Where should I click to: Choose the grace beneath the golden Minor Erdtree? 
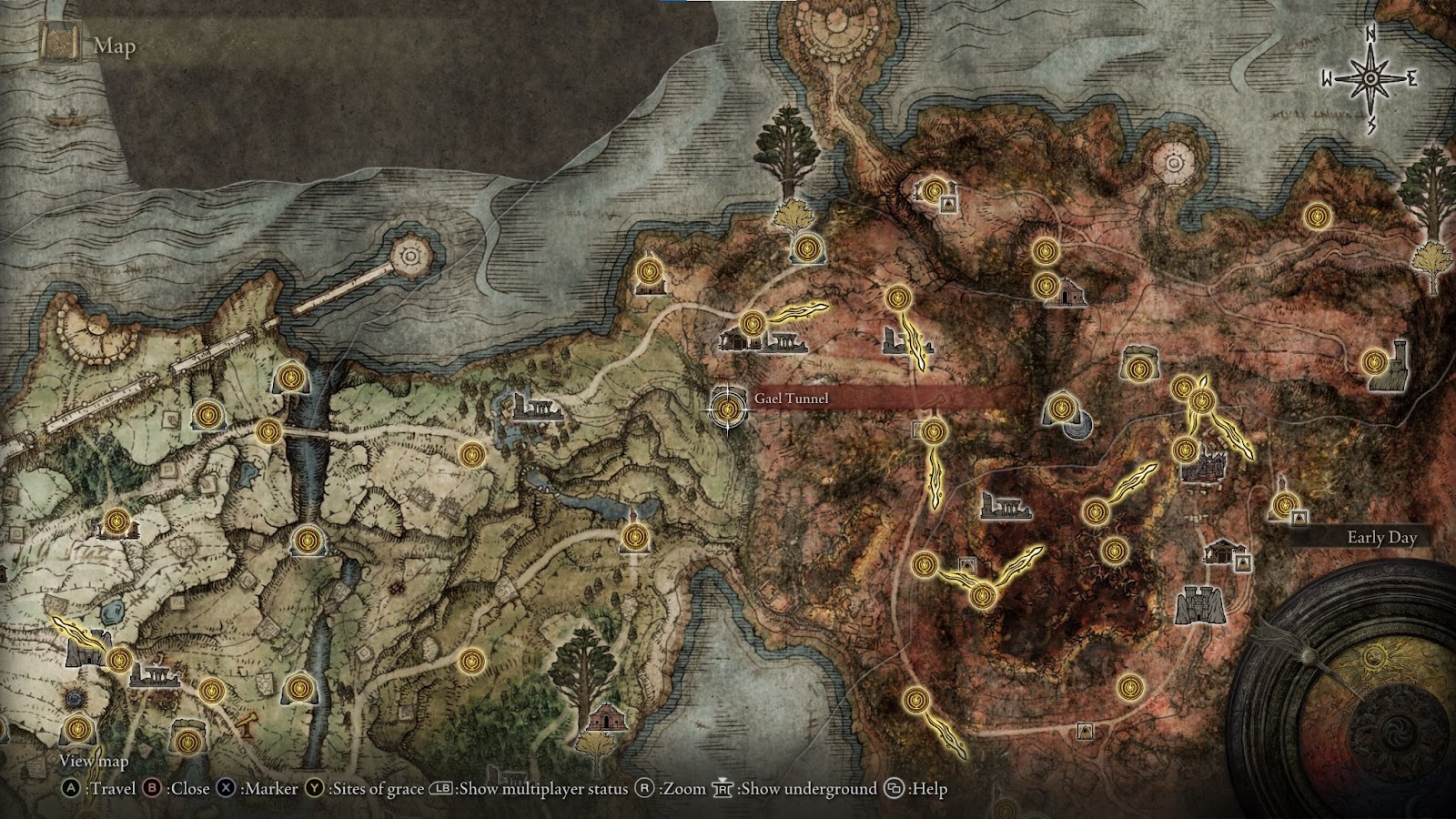click(x=806, y=248)
